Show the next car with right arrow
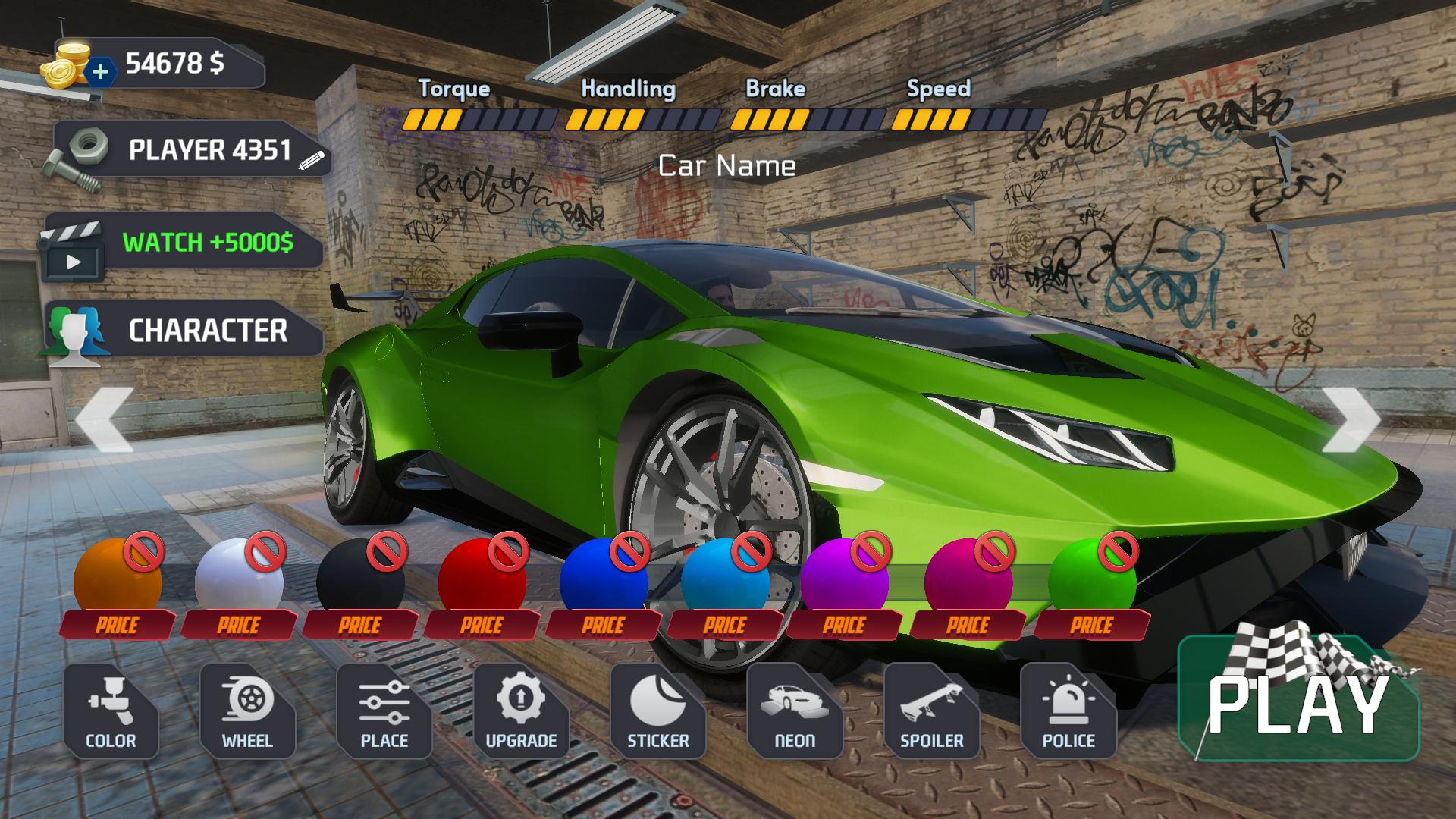 (x=1350, y=419)
